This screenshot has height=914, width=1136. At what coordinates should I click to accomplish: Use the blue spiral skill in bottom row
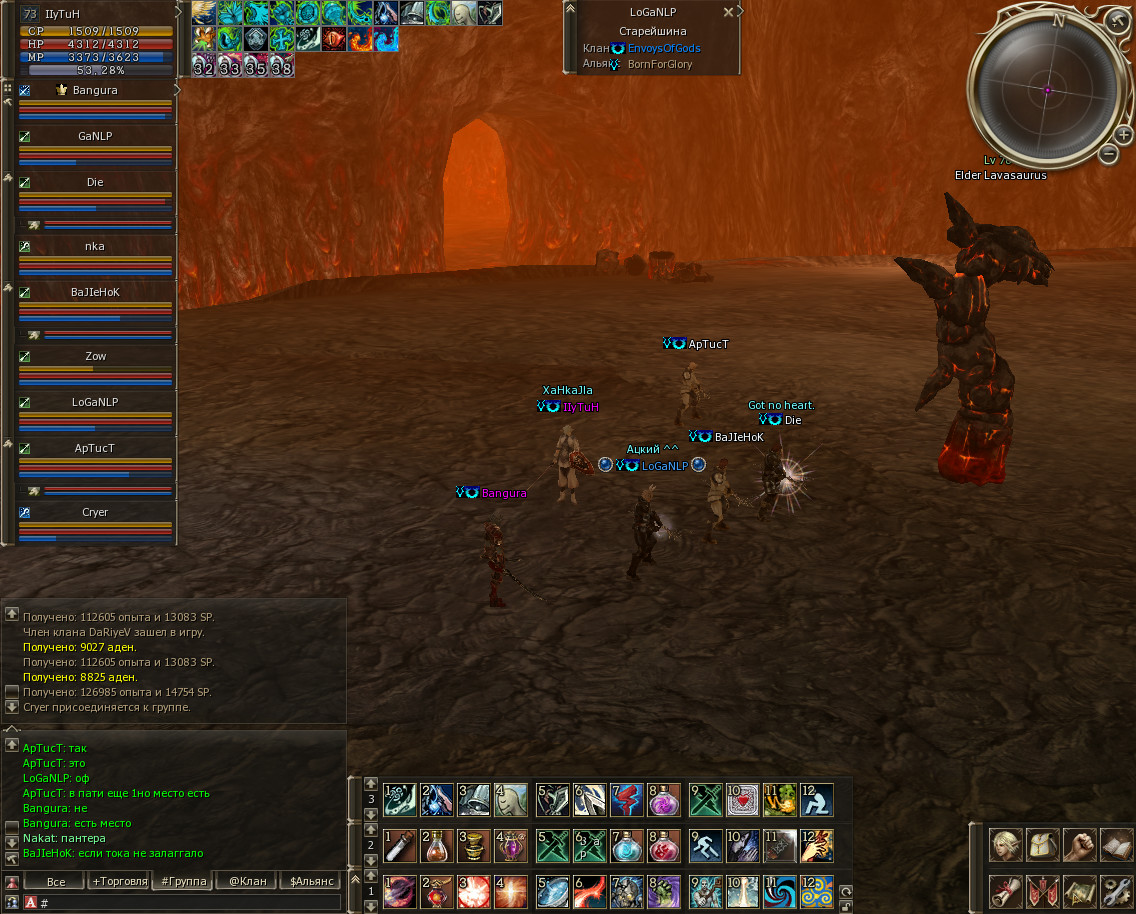click(x=780, y=890)
